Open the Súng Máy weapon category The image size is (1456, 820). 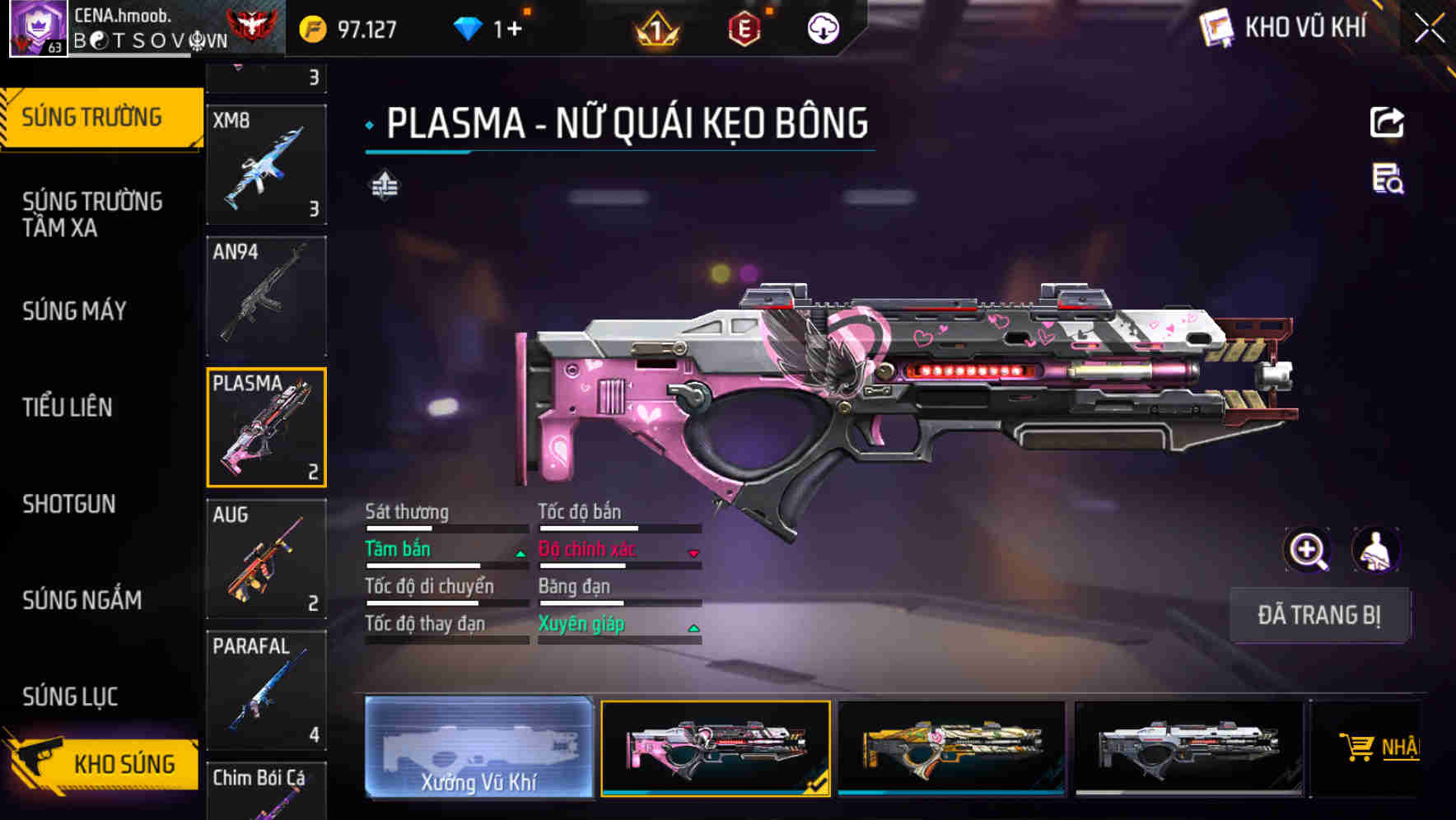point(74,310)
